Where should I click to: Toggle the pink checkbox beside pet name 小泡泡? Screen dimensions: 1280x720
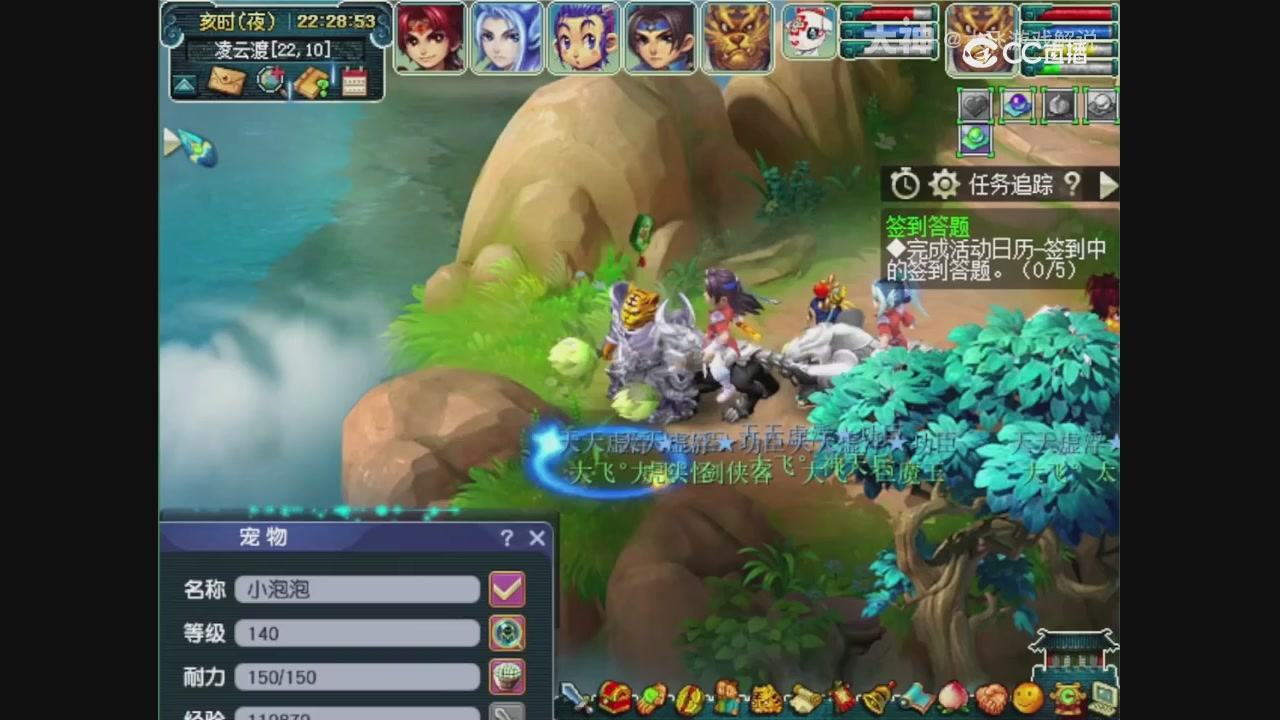point(508,589)
